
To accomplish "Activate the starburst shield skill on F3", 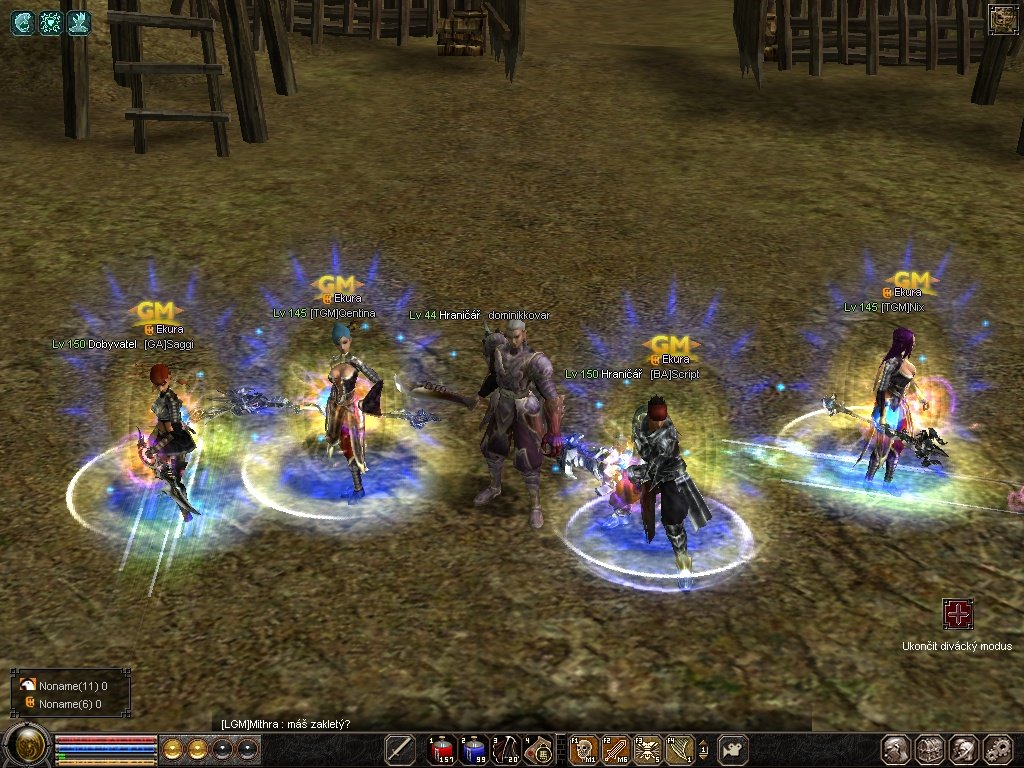I will click(x=647, y=748).
